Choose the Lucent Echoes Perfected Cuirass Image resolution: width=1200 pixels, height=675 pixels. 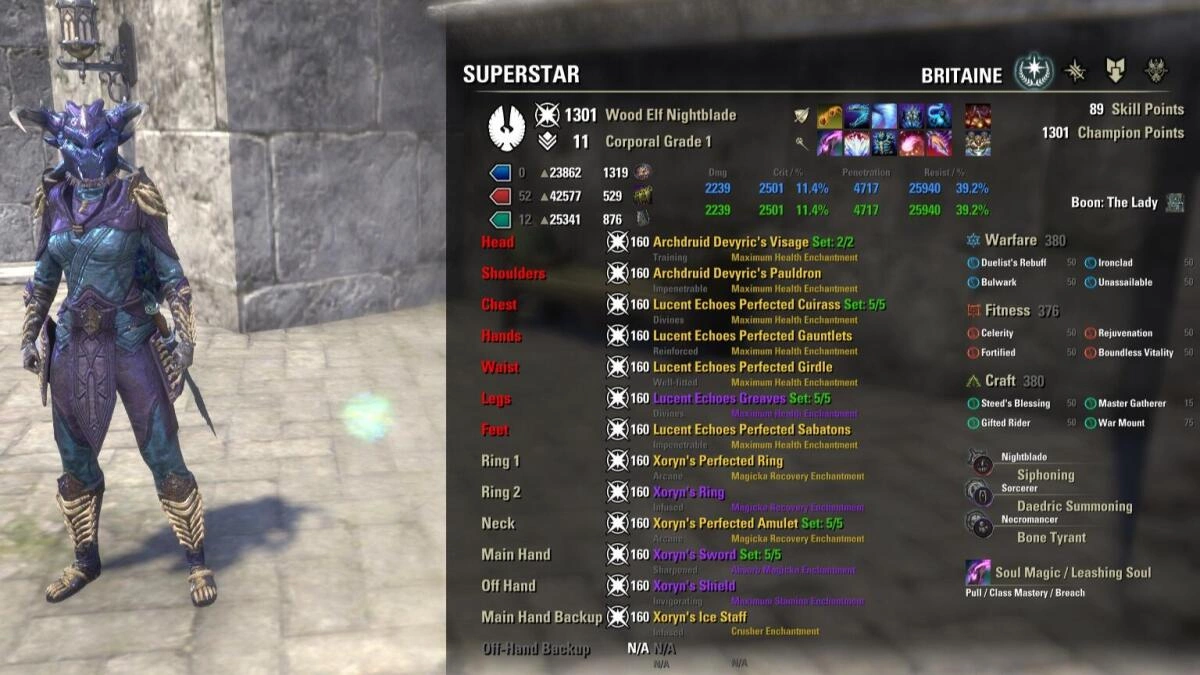point(746,304)
